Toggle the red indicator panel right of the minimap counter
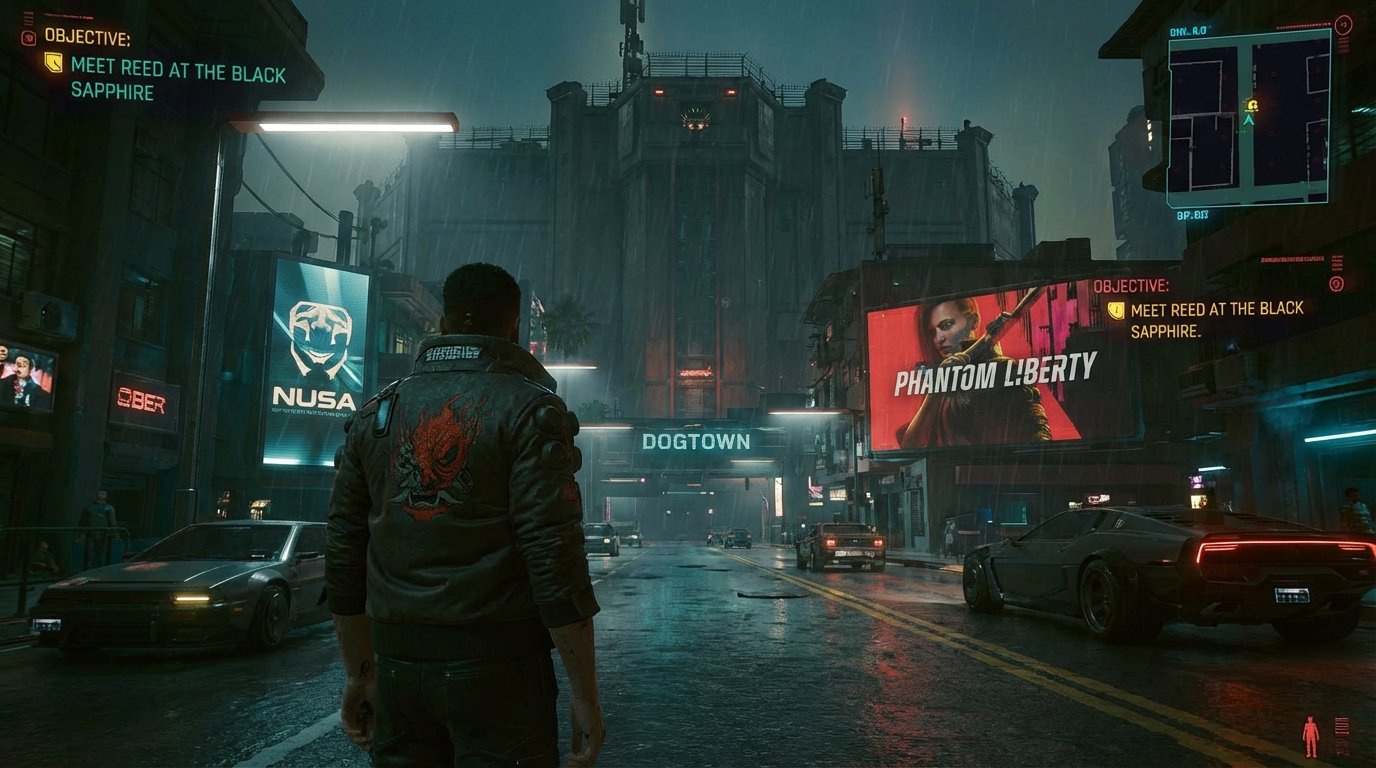 pos(1343,44)
